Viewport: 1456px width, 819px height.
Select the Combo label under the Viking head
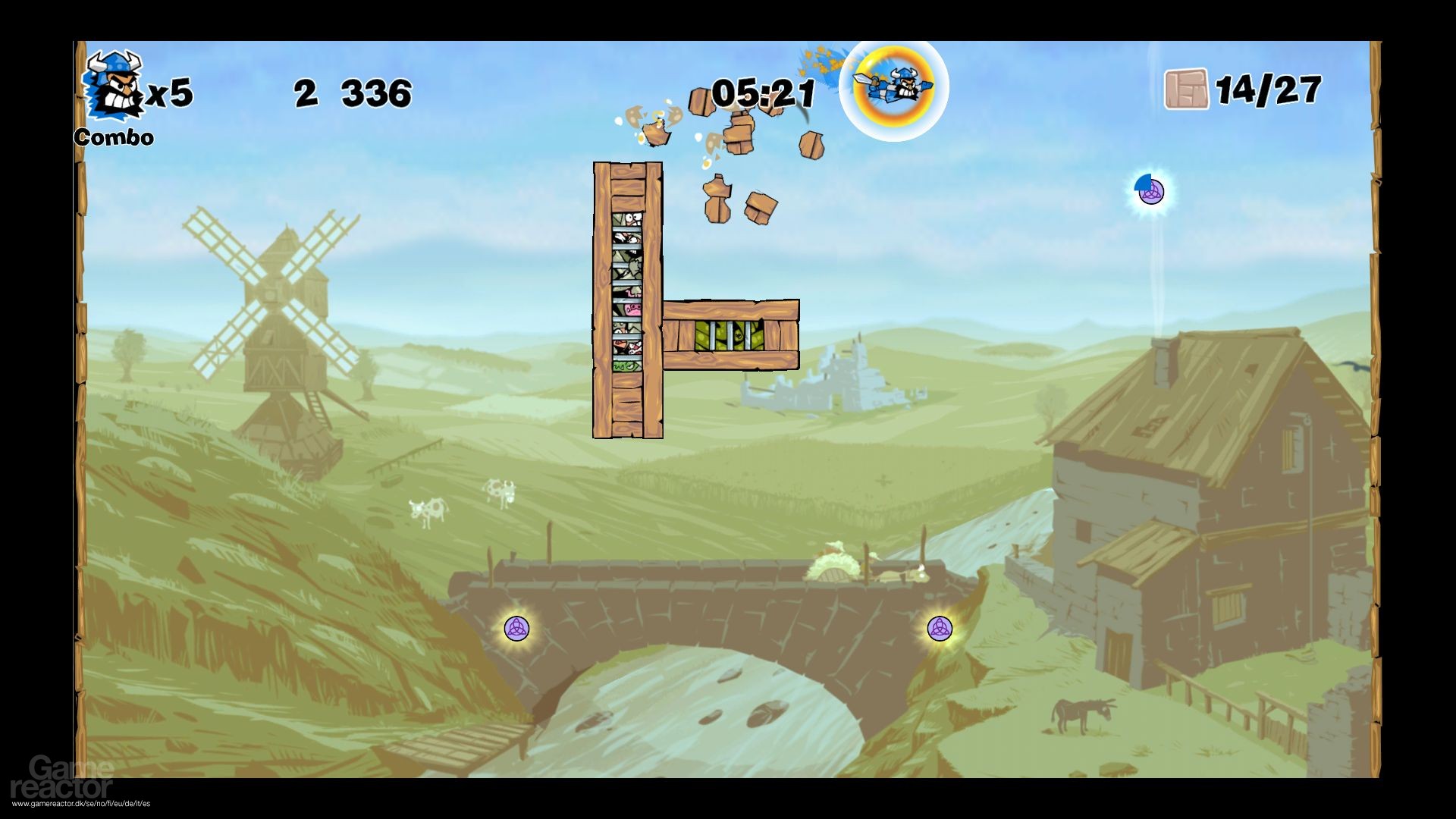pos(112,138)
